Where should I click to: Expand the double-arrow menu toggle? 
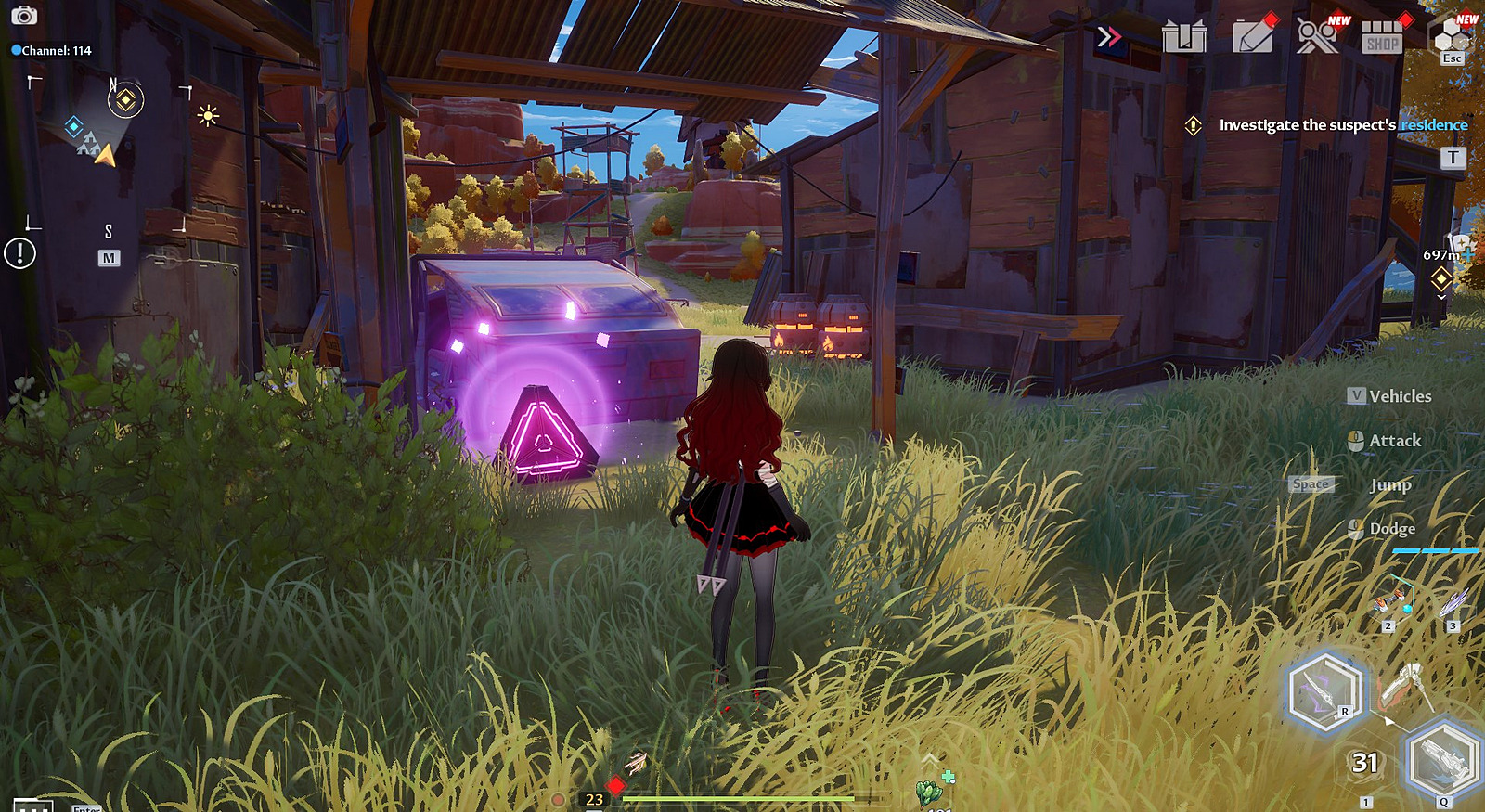pyautogui.click(x=1108, y=37)
